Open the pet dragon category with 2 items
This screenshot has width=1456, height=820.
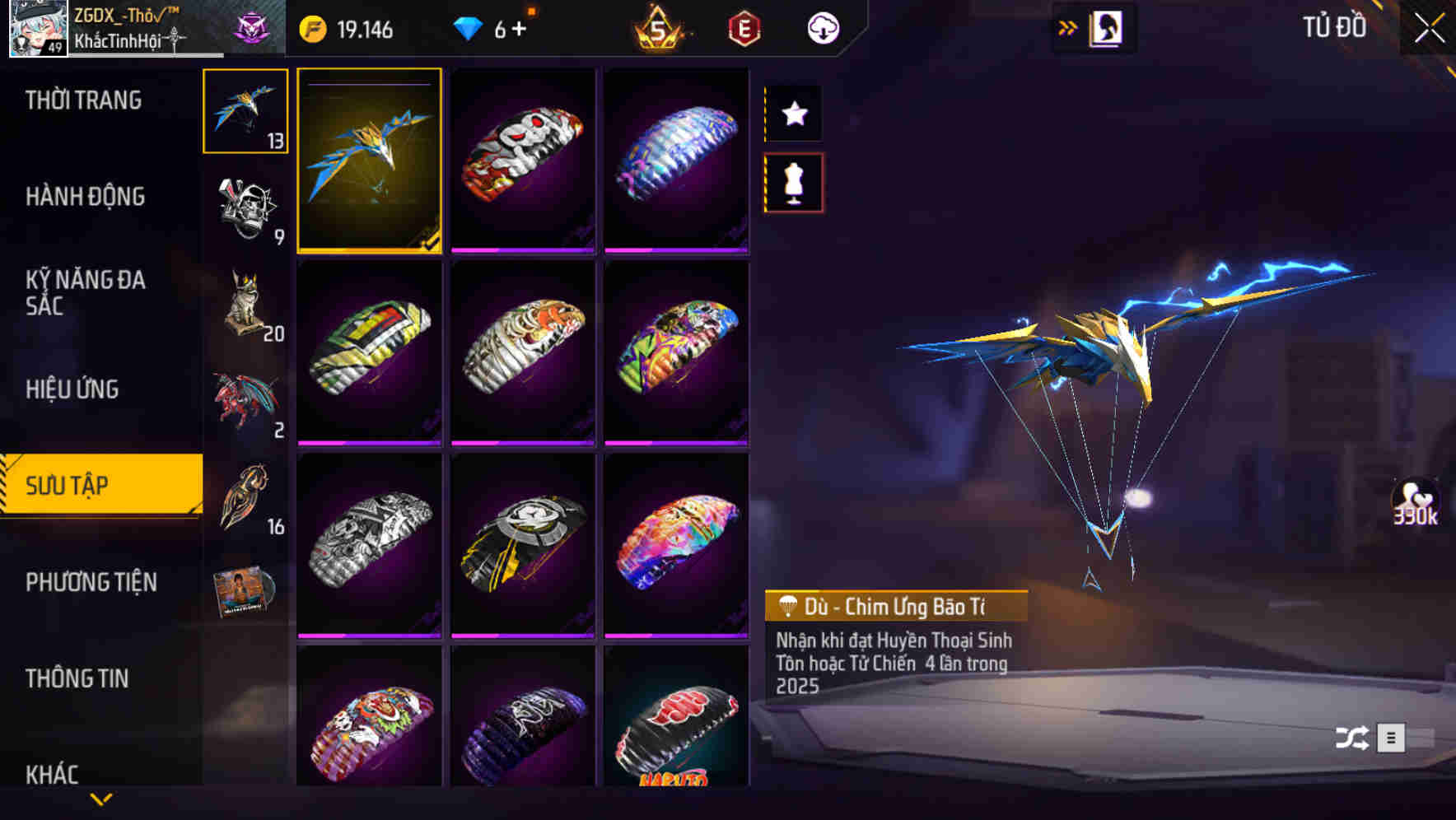245,399
